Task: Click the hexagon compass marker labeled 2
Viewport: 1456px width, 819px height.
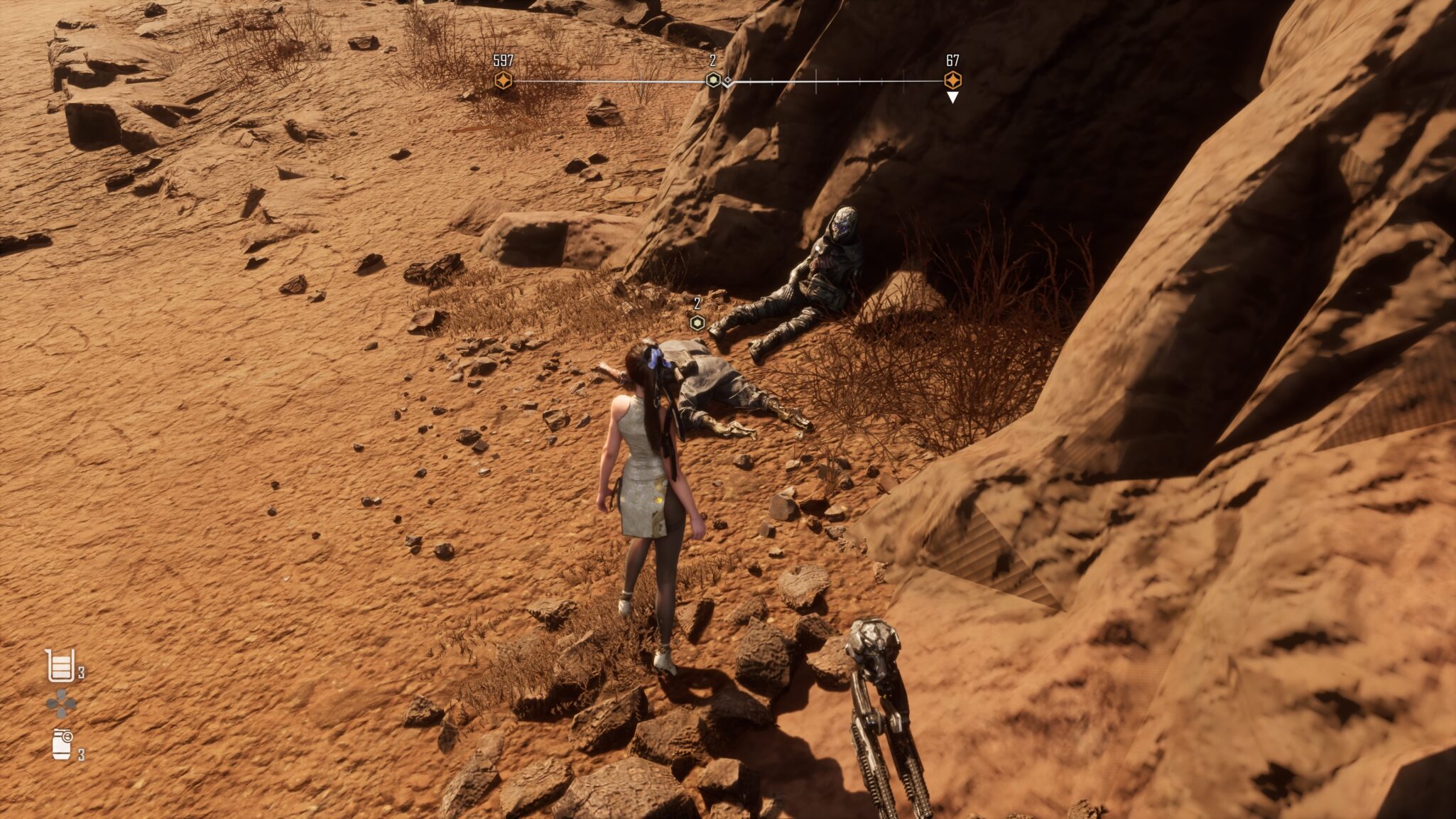Action: point(713,80)
